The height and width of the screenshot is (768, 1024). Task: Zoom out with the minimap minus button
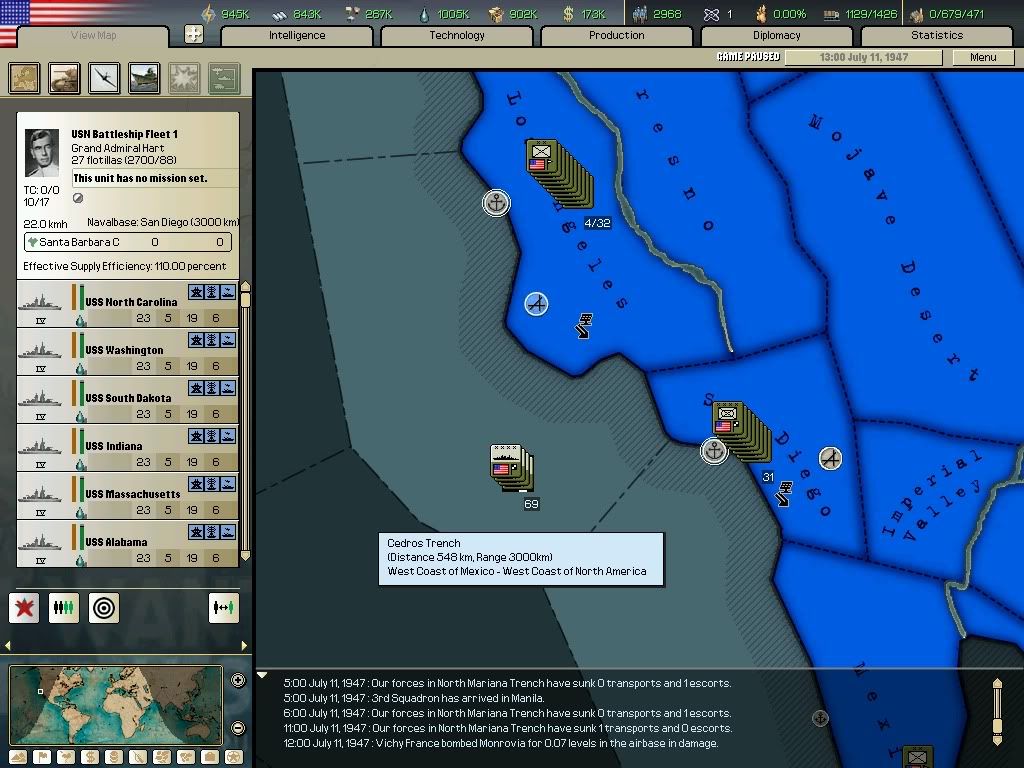tap(238, 728)
